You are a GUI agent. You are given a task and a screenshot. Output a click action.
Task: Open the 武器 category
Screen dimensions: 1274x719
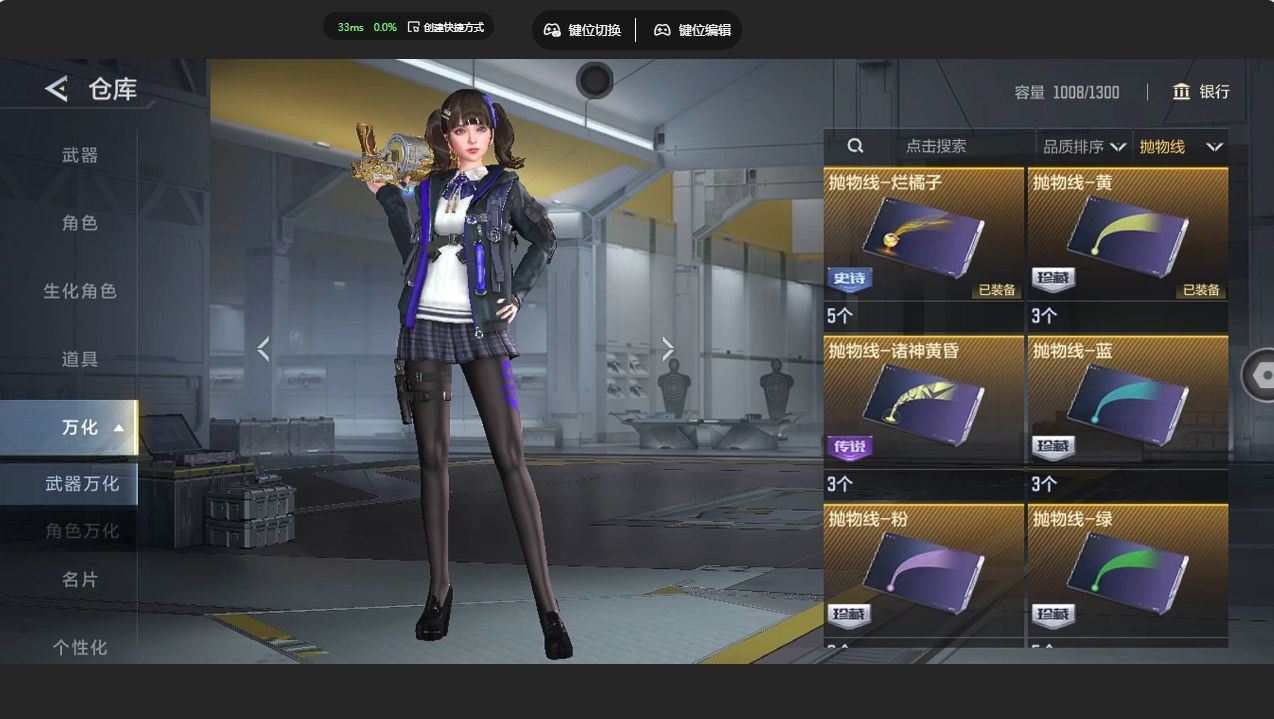[80, 155]
